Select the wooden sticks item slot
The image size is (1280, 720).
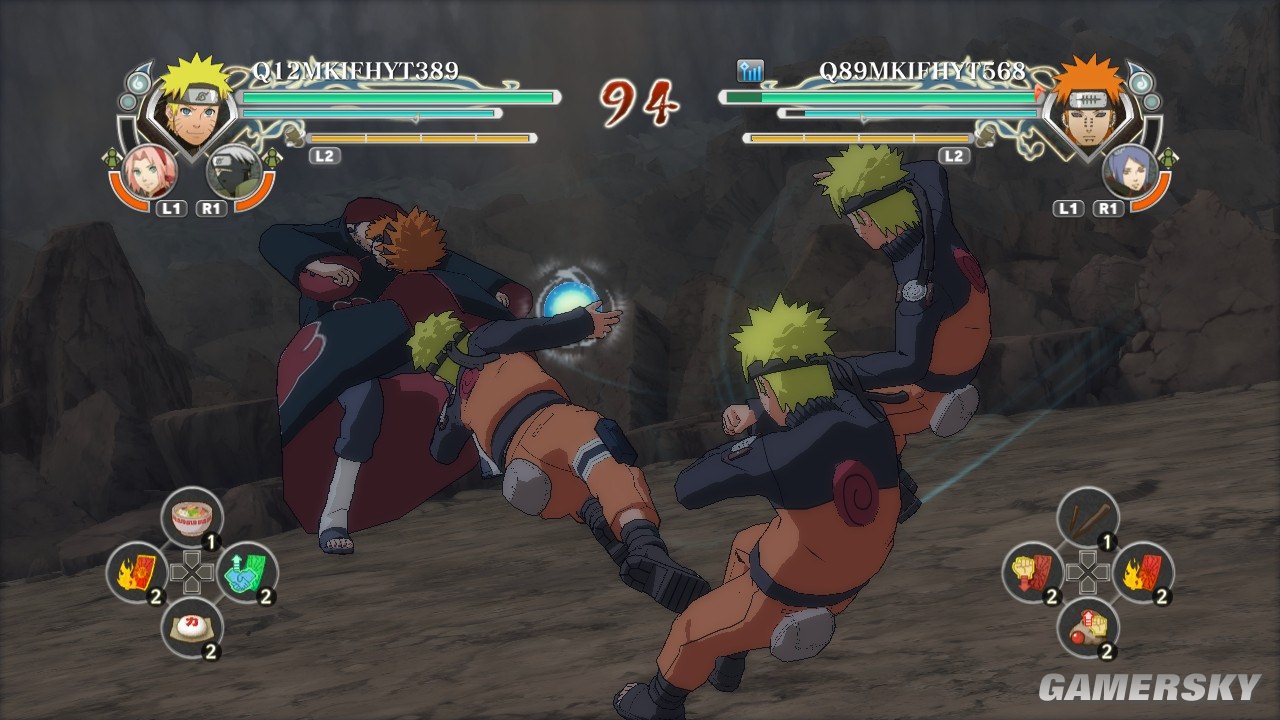pyautogui.click(x=1088, y=517)
